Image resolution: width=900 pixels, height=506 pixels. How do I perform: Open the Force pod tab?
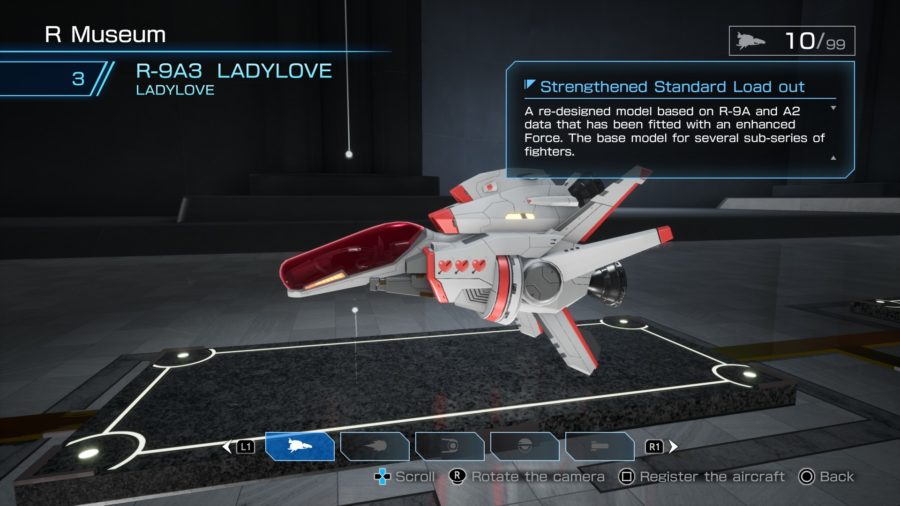coord(449,446)
